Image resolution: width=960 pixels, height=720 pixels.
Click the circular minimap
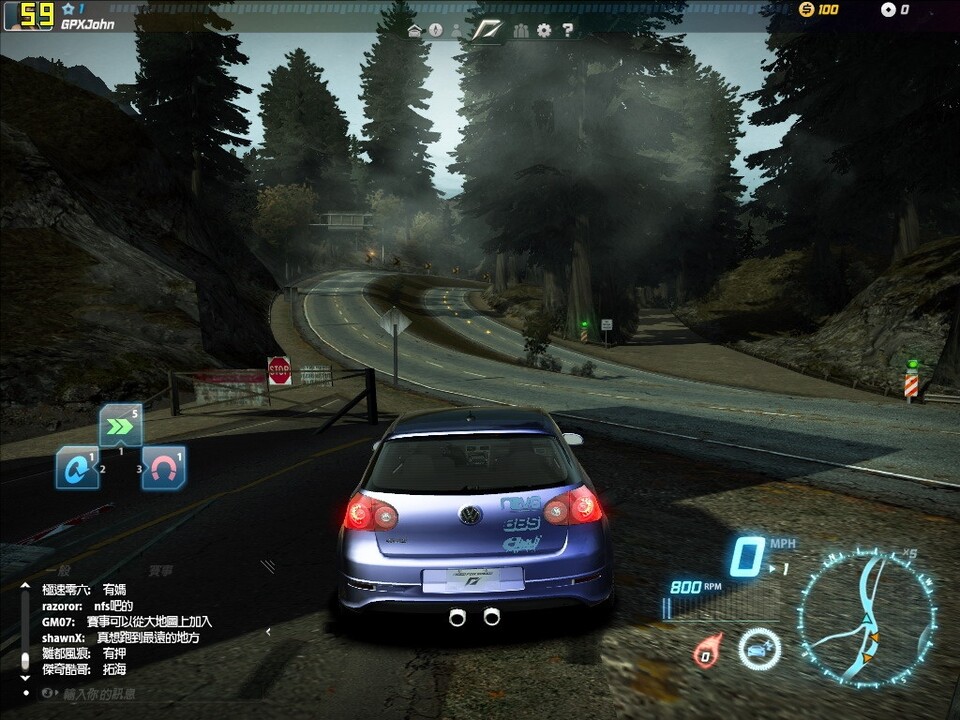pos(866,617)
